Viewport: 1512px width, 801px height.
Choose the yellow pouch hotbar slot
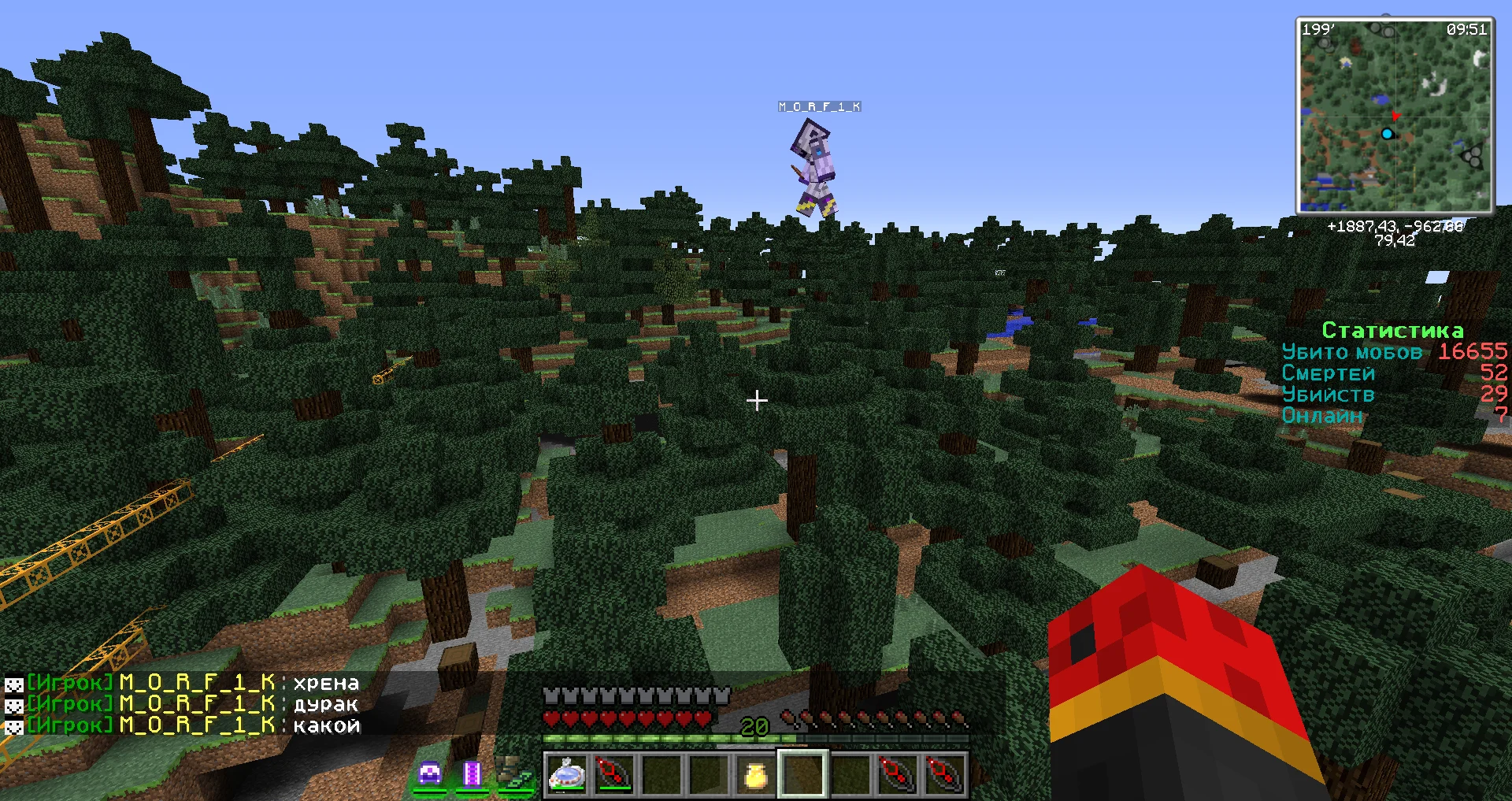tap(755, 775)
